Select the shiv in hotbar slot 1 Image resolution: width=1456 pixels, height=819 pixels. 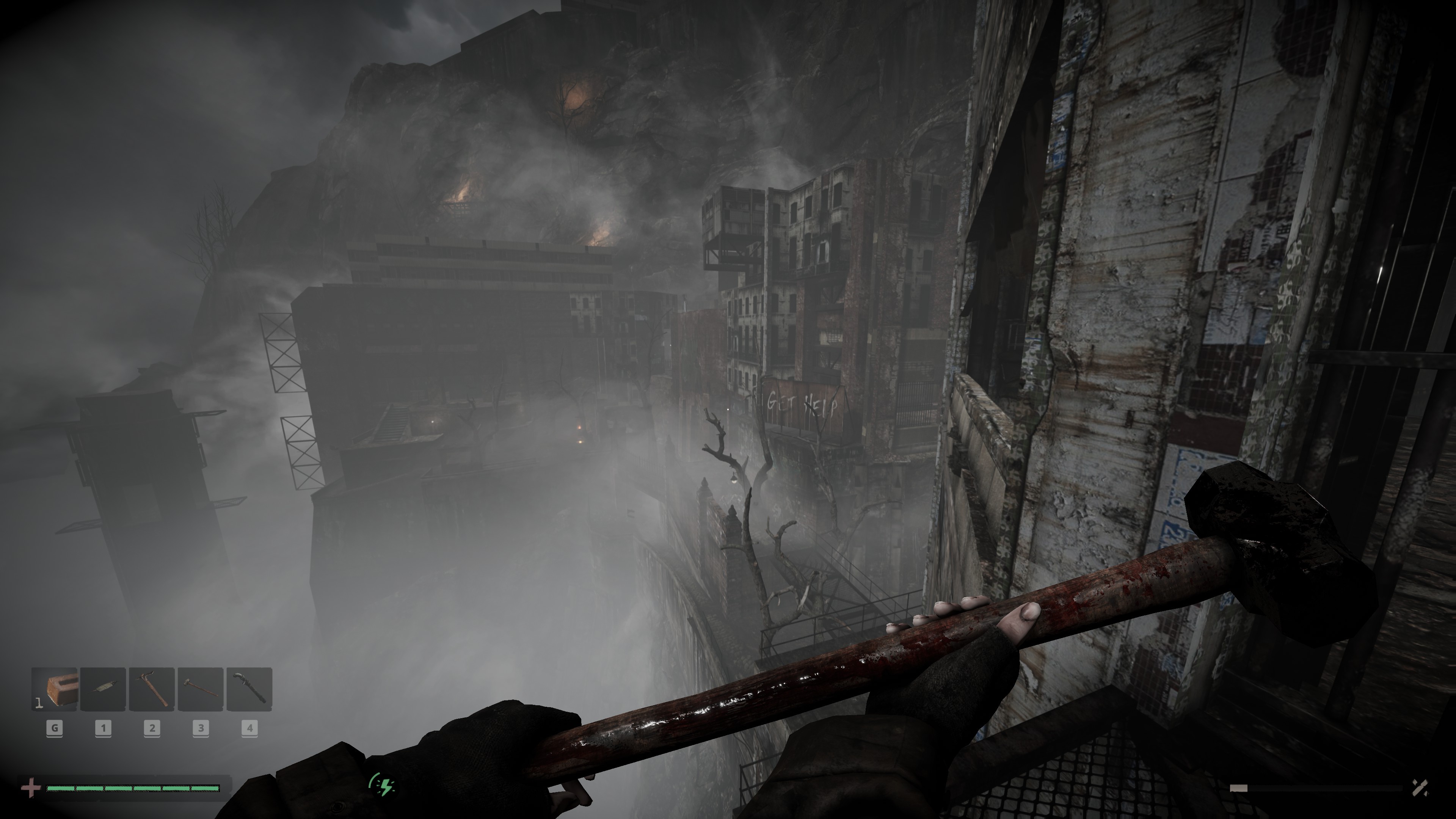(103, 690)
